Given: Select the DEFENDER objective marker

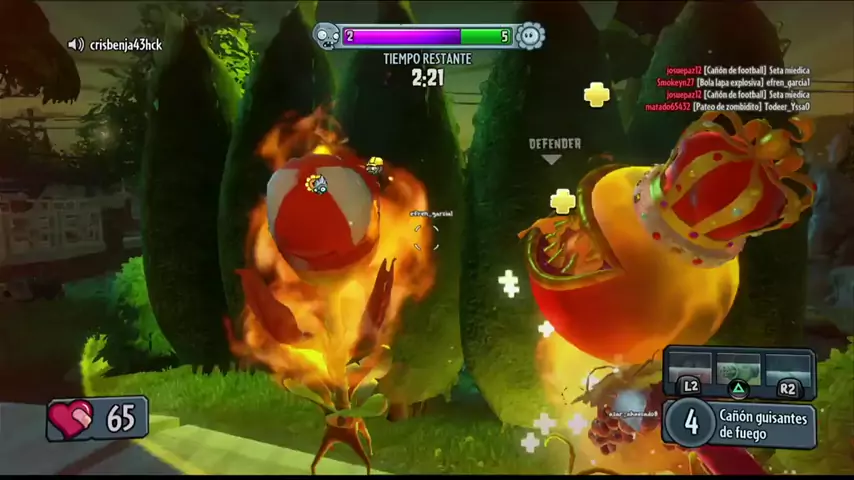Looking at the screenshot, I should (x=554, y=149).
